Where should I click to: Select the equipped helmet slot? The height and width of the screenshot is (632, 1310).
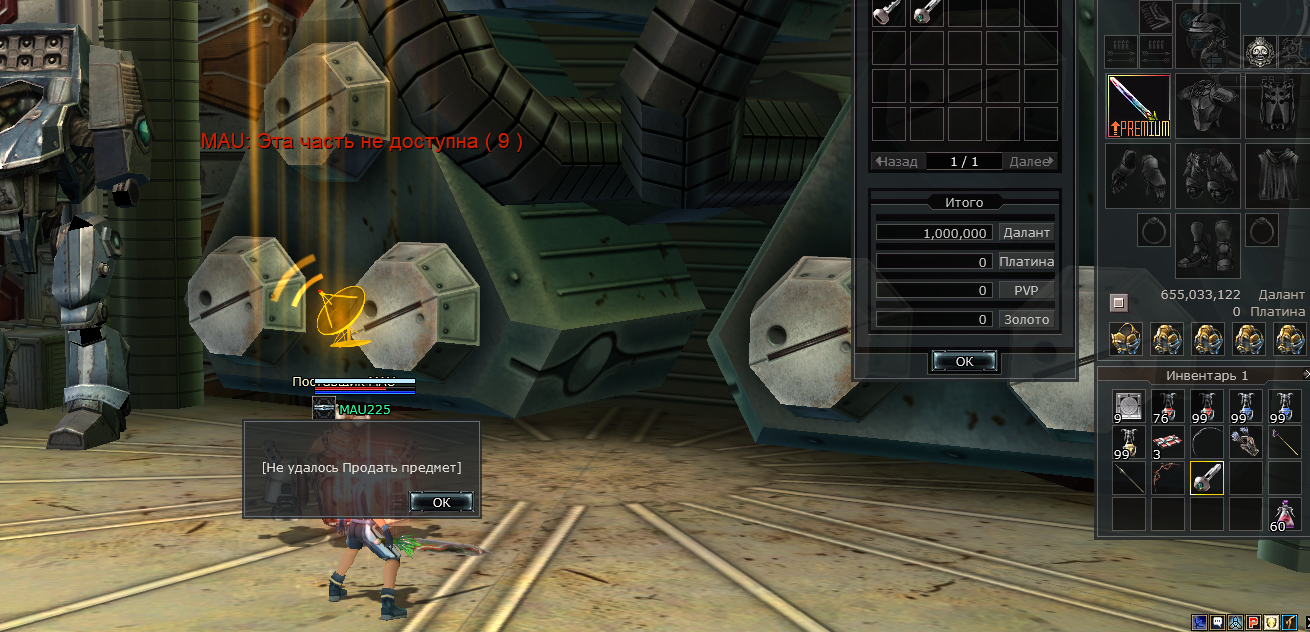pos(1207,35)
